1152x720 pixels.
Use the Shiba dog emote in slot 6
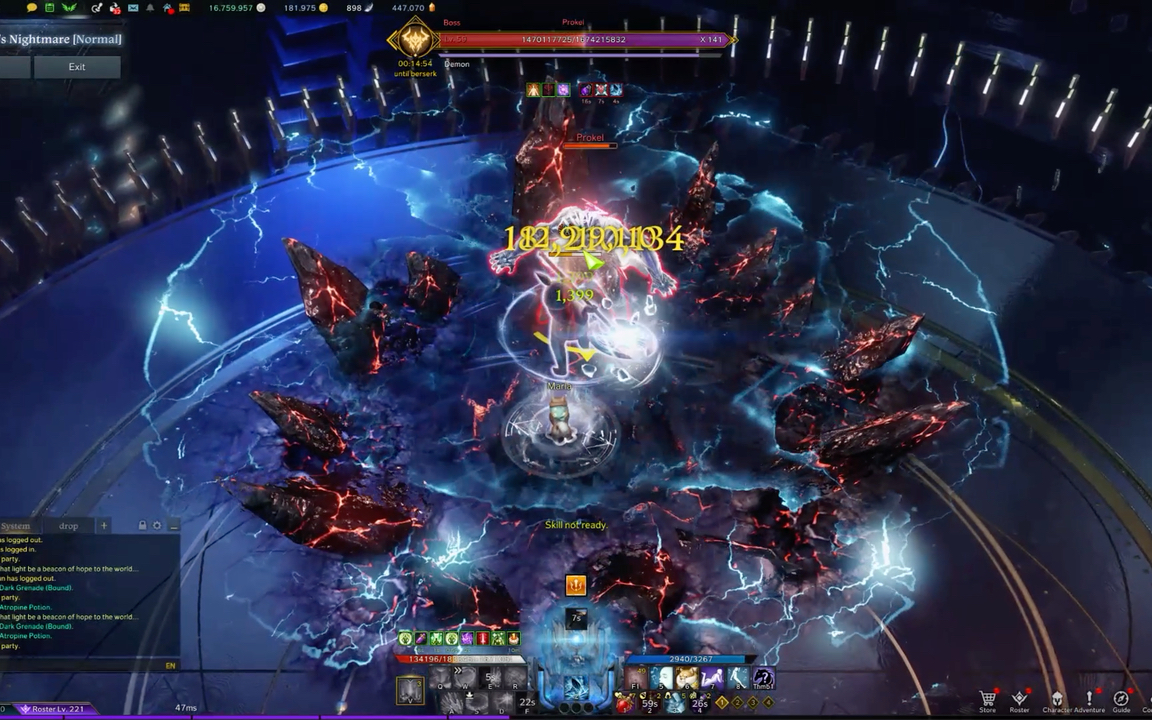[686, 680]
